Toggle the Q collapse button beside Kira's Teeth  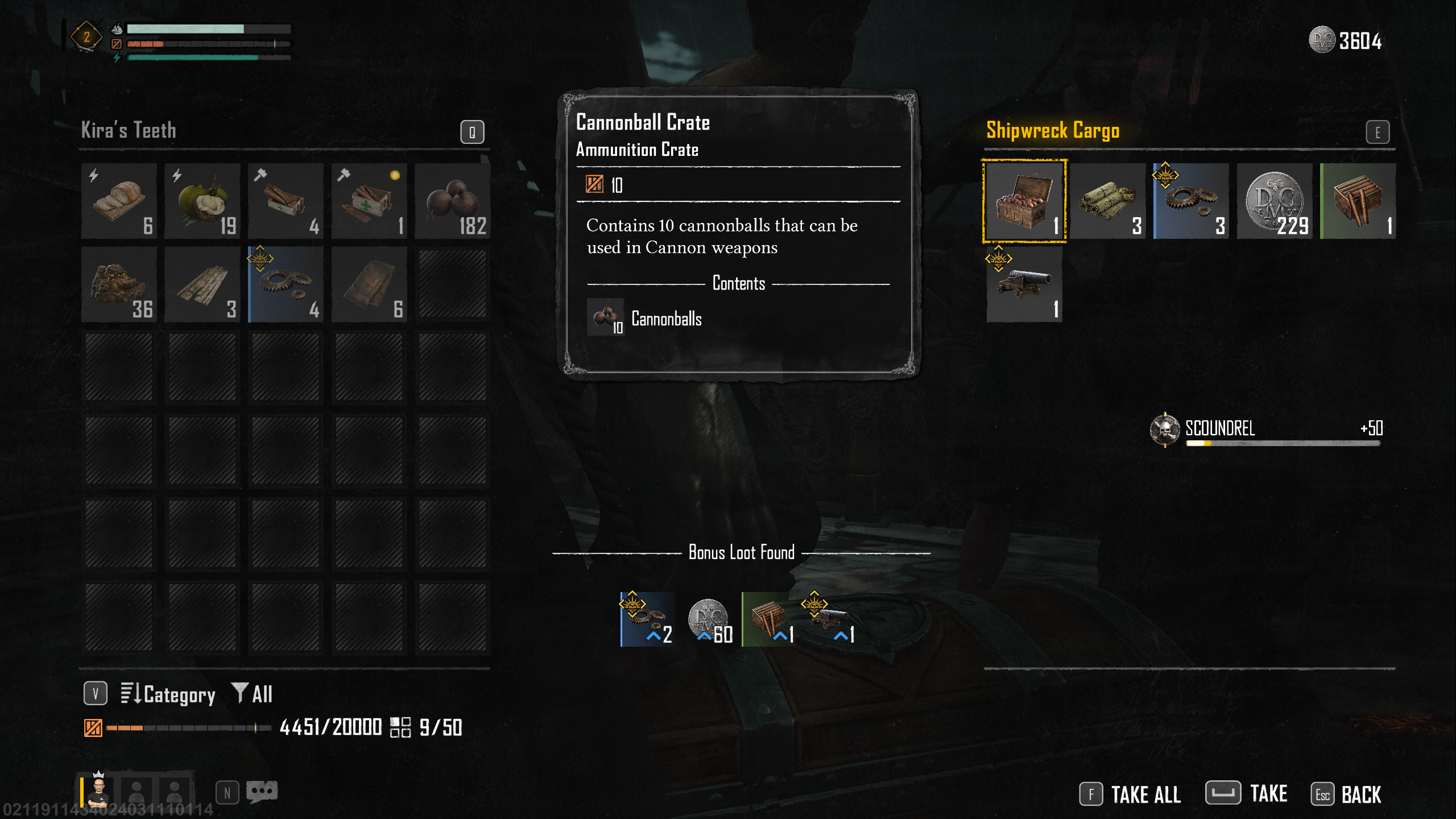(x=471, y=131)
